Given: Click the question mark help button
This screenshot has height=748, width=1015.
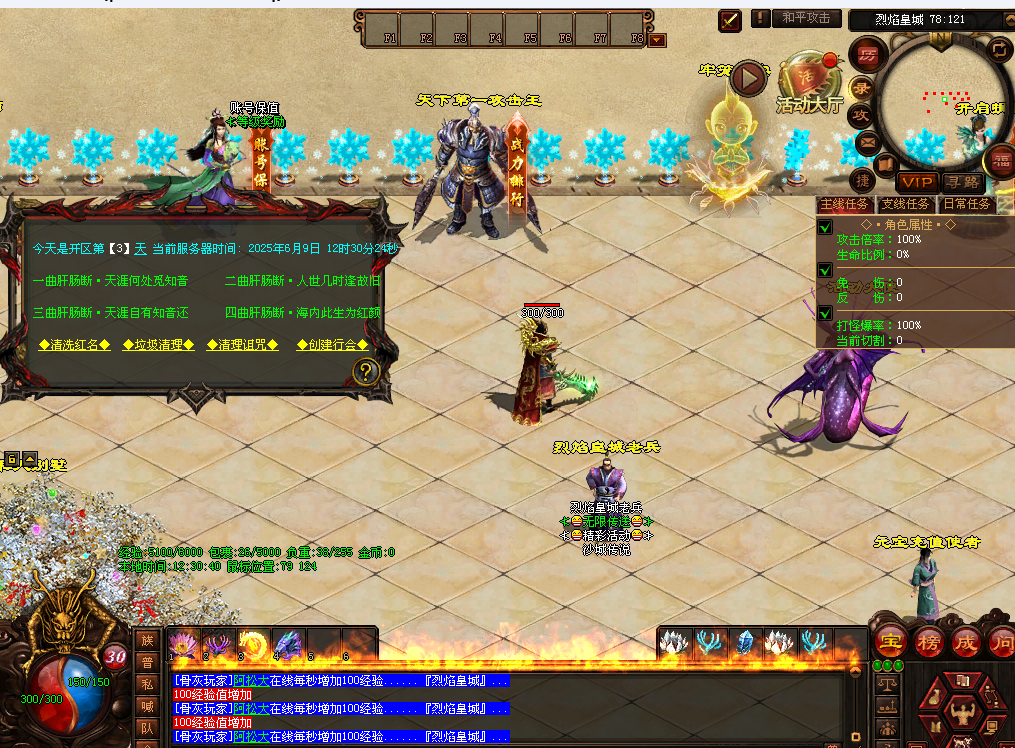Looking at the screenshot, I should pos(367,373).
